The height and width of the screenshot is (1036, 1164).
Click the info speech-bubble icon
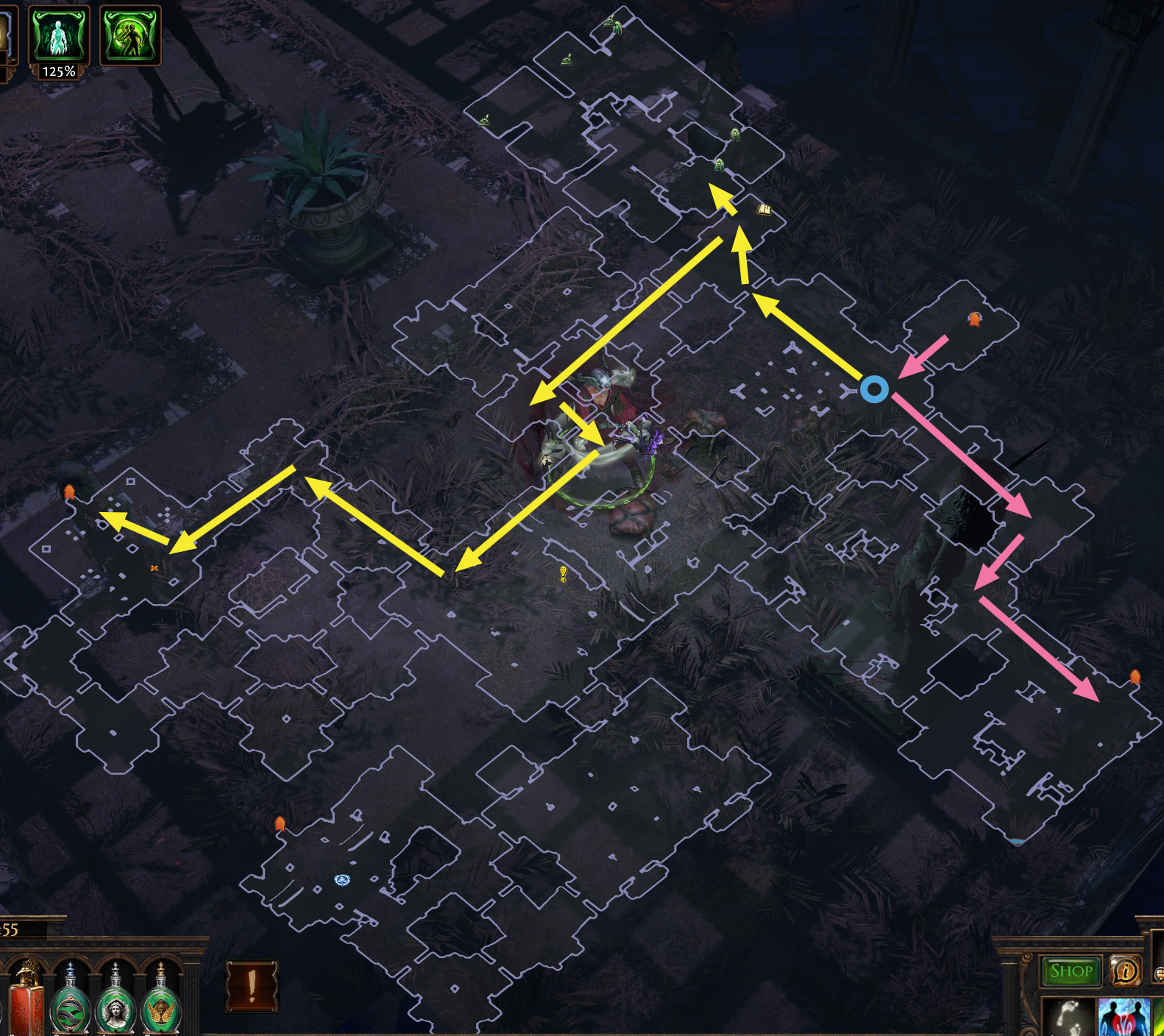coord(1124,971)
